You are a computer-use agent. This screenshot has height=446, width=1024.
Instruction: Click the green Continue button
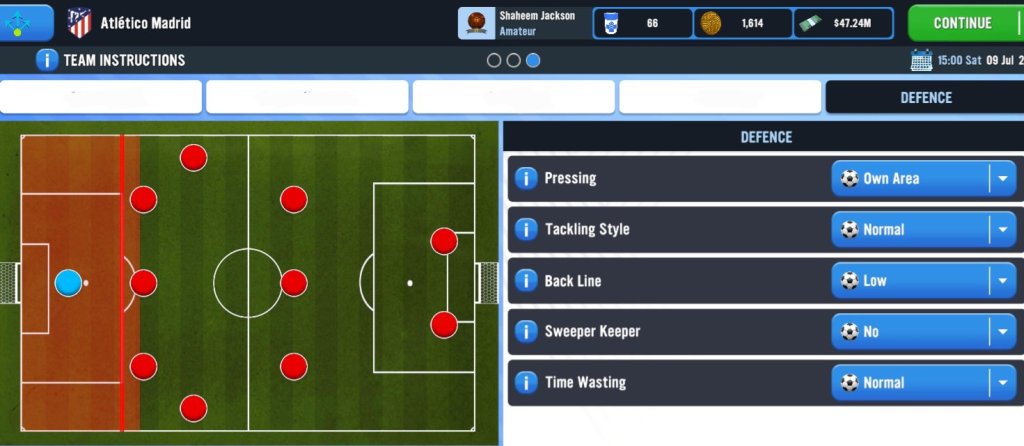(964, 22)
